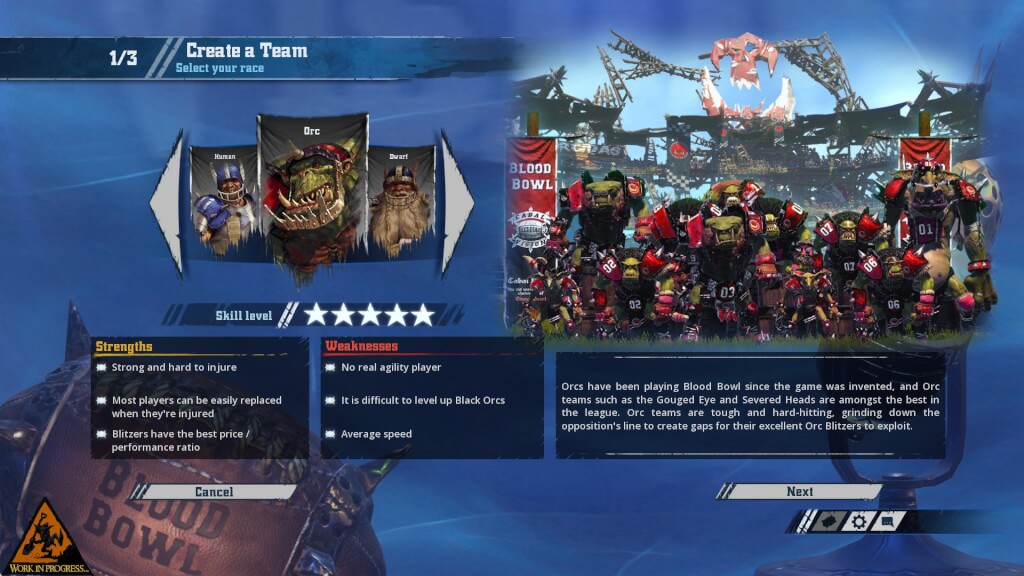
Task: Cancel team creation
Action: pyautogui.click(x=214, y=492)
